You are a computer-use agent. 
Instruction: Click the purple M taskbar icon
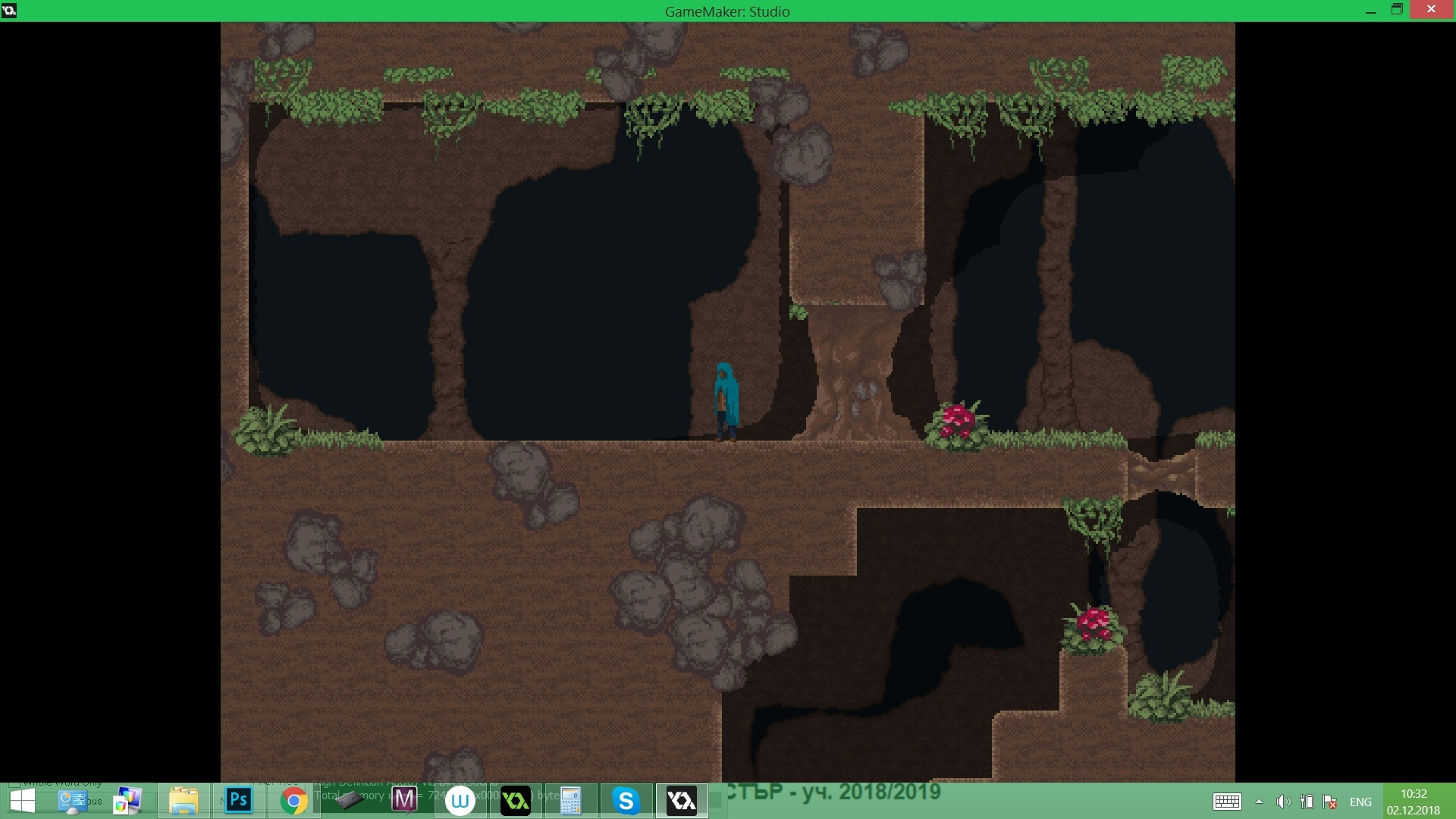403,800
